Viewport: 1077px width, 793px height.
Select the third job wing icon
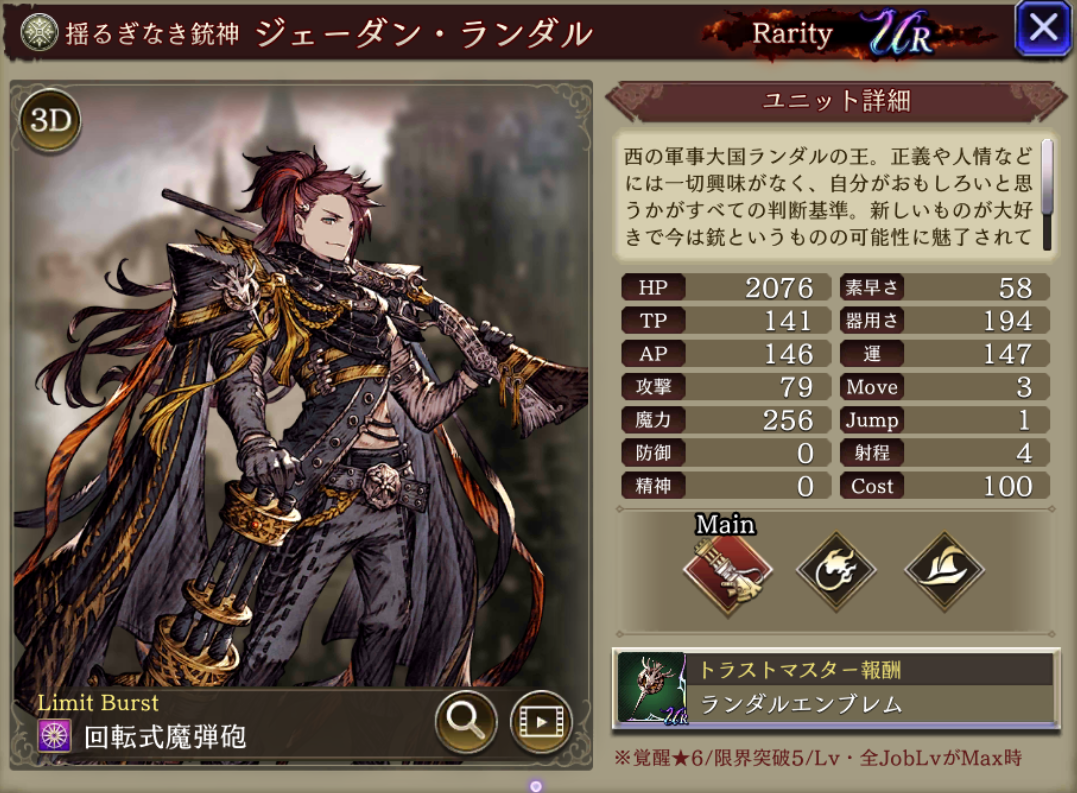coord(944,571)
